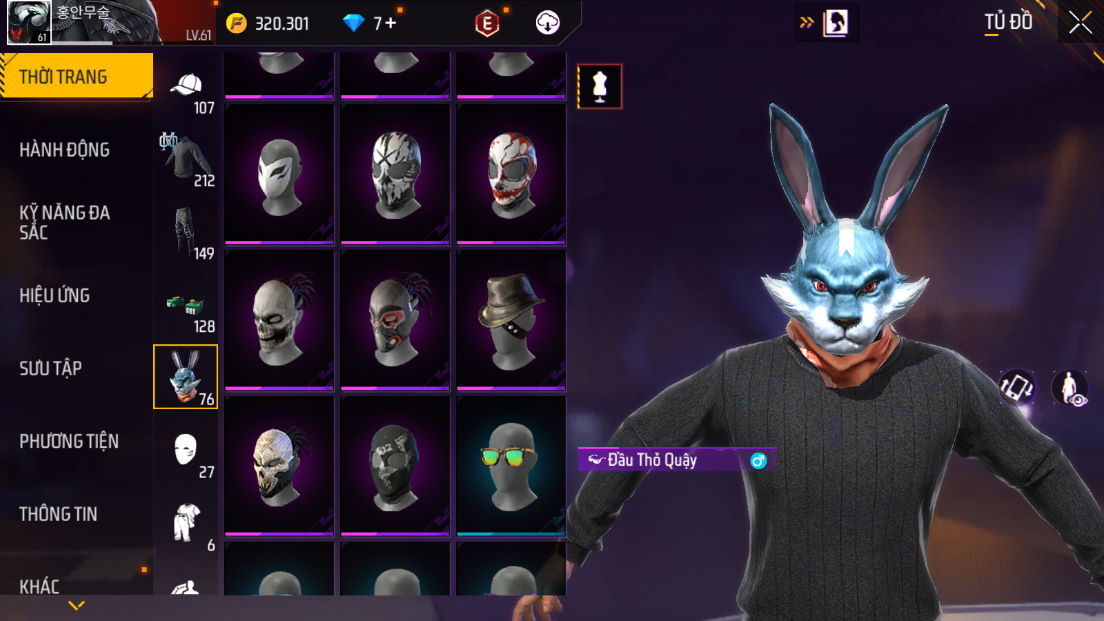The width and height of the screenshot is (1104, 621).
Task: Select the HIỆU ỨNG tab
Action: pos(55,295)
